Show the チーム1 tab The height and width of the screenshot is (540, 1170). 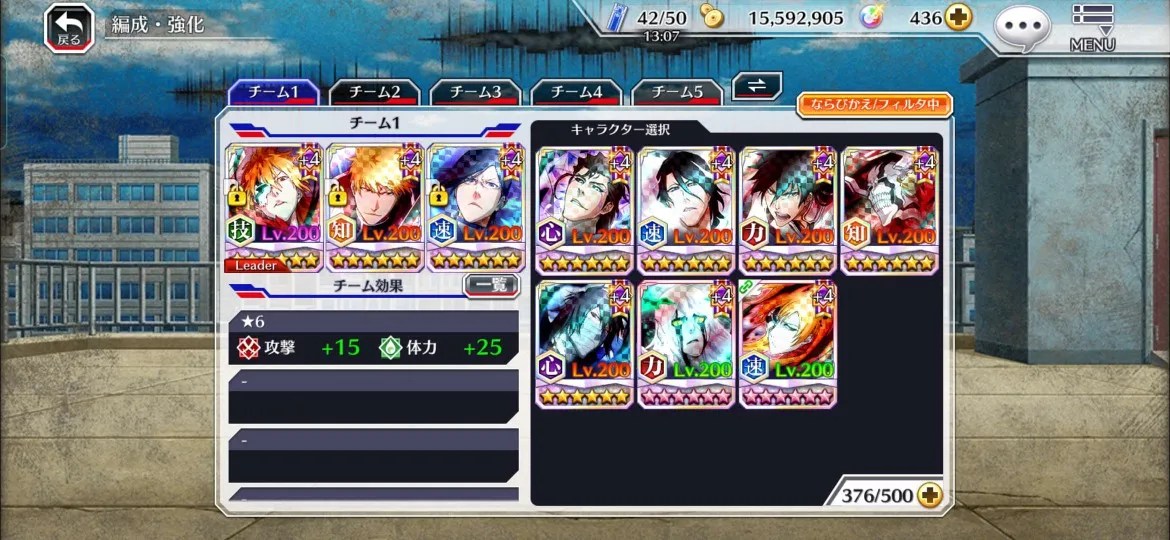[274, 92]
